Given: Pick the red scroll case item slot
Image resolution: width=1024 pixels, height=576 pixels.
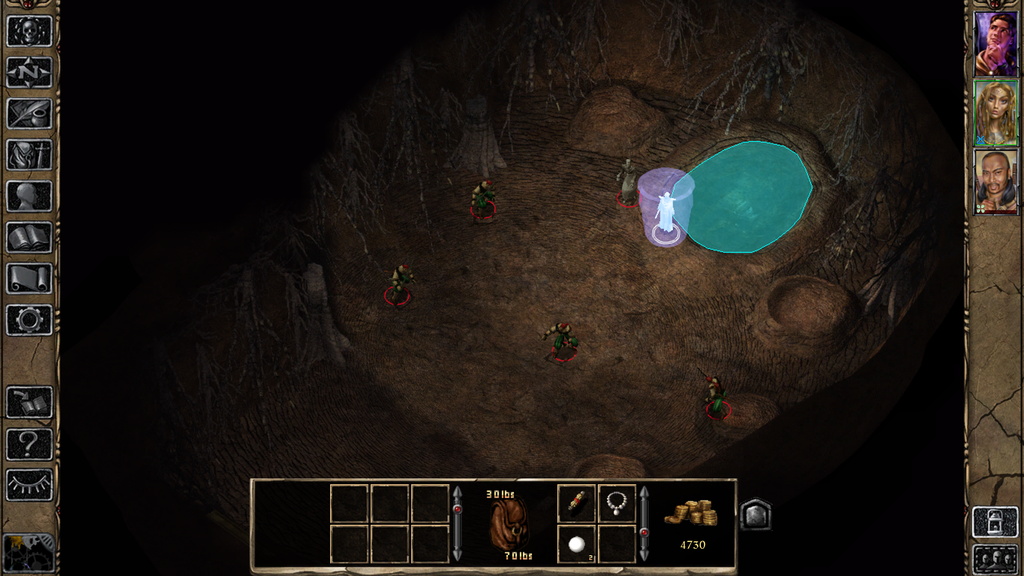Looking at the screenshot, I should pos(577,503).
